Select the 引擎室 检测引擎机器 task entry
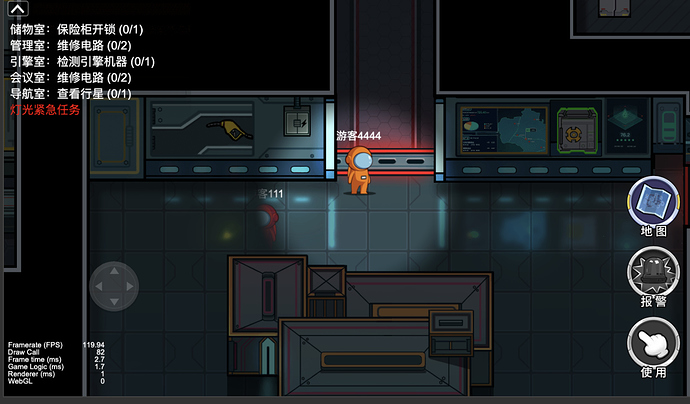 click(74, 62)
